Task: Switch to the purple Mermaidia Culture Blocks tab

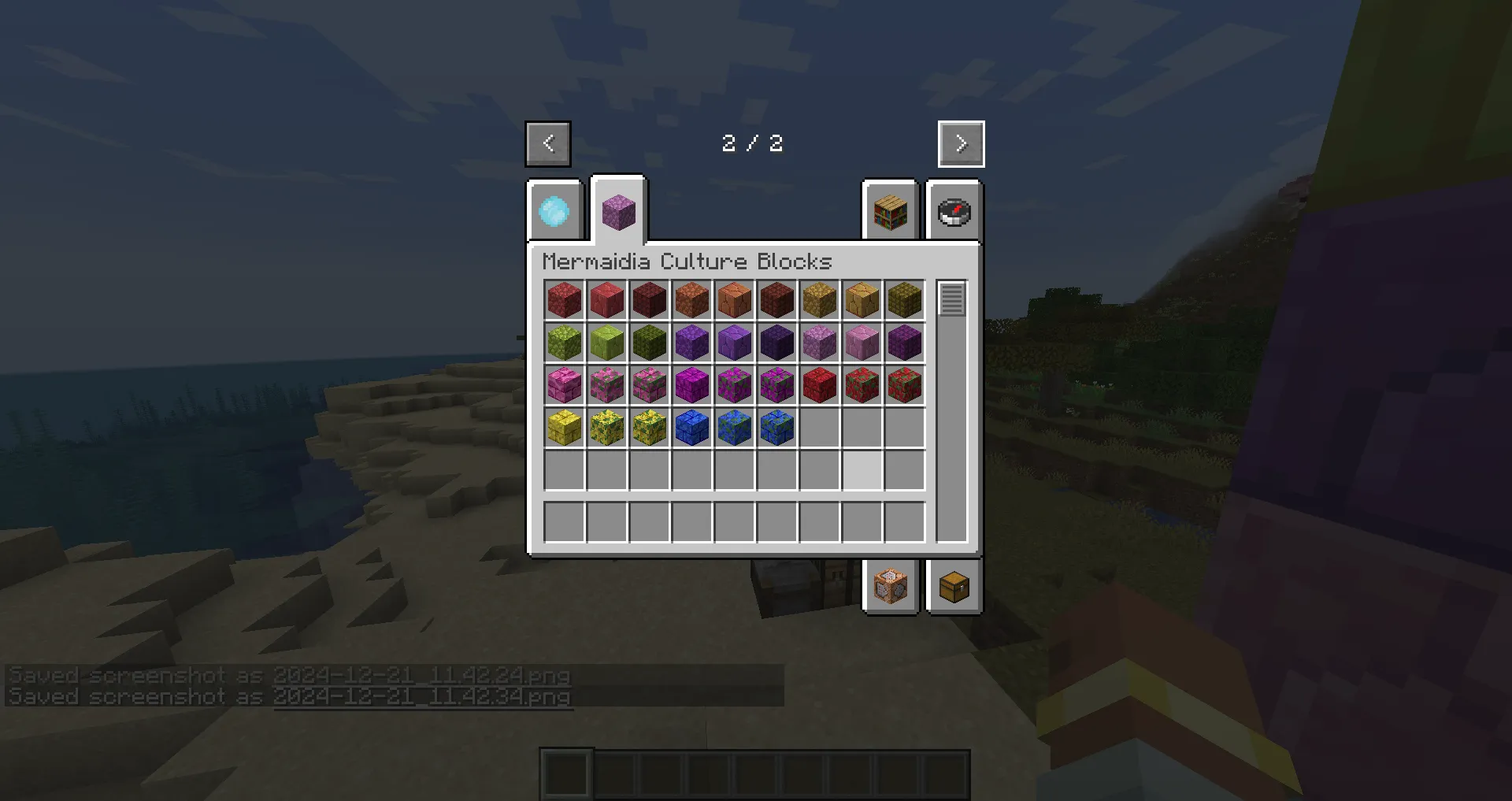Action: pyautogui.click(x=617, y=213)
